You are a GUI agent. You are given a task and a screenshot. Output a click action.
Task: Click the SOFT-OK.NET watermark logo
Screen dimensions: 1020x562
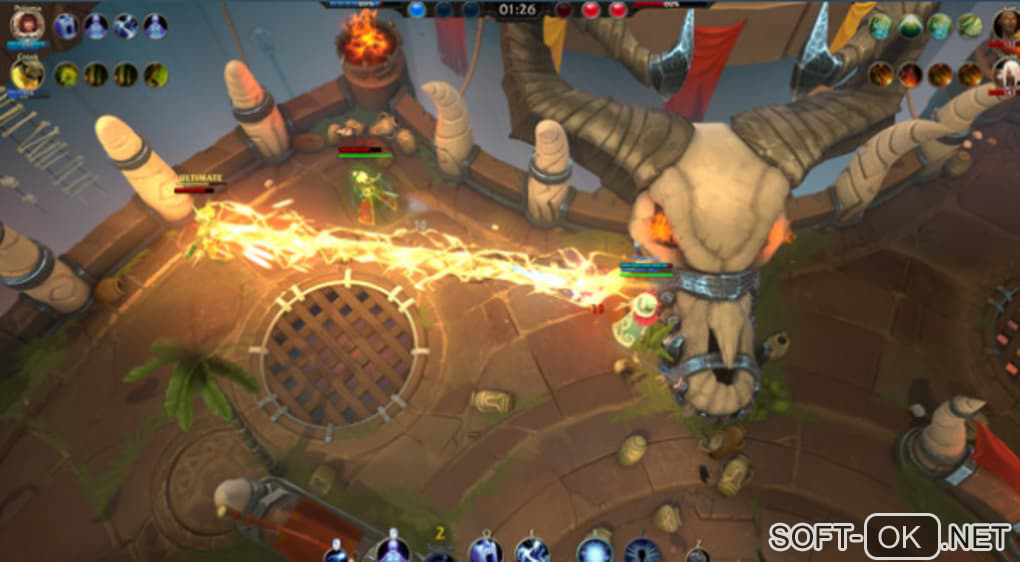pos(891,536)
